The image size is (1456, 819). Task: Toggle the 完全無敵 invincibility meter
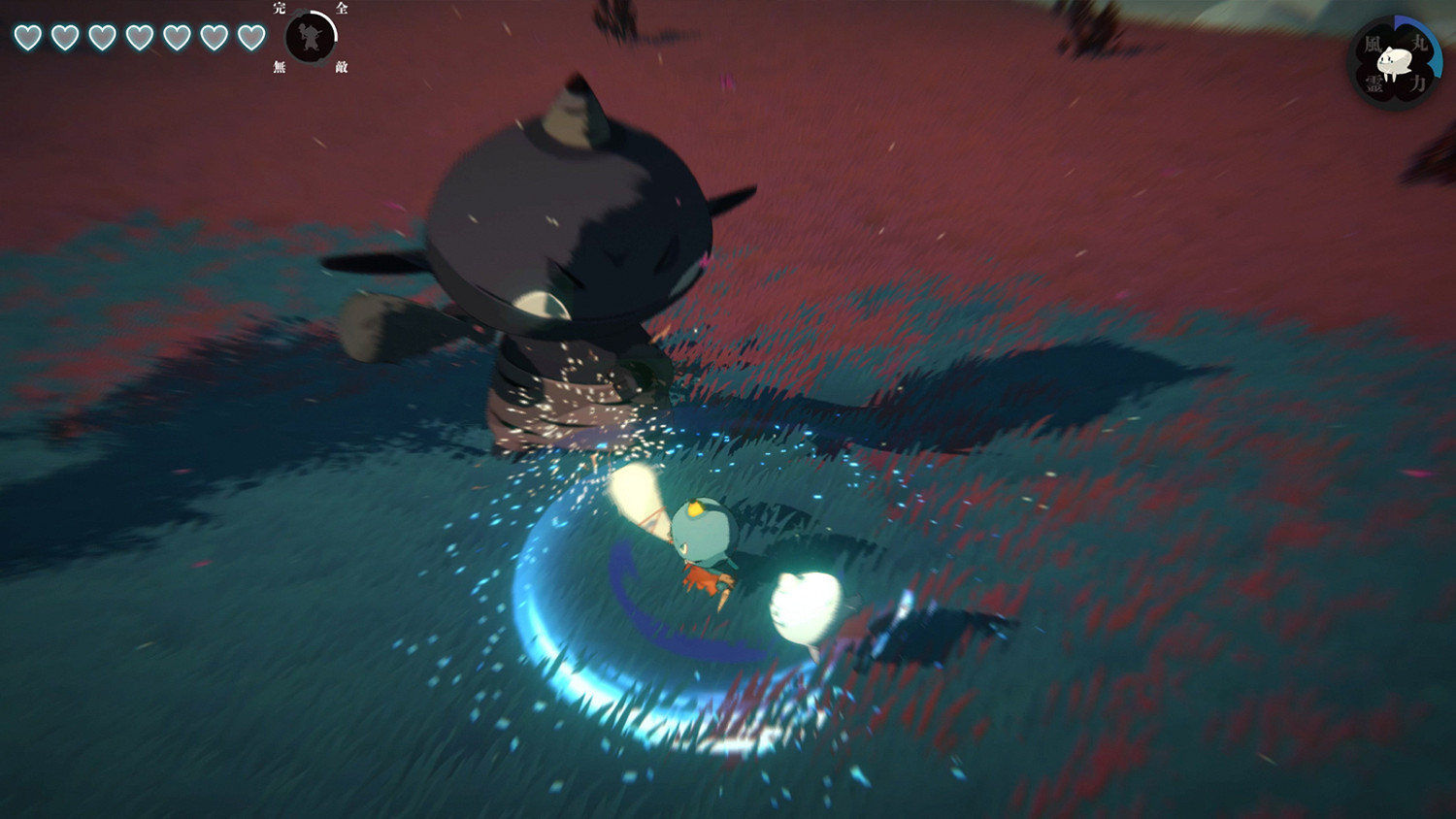click(309, 39)
